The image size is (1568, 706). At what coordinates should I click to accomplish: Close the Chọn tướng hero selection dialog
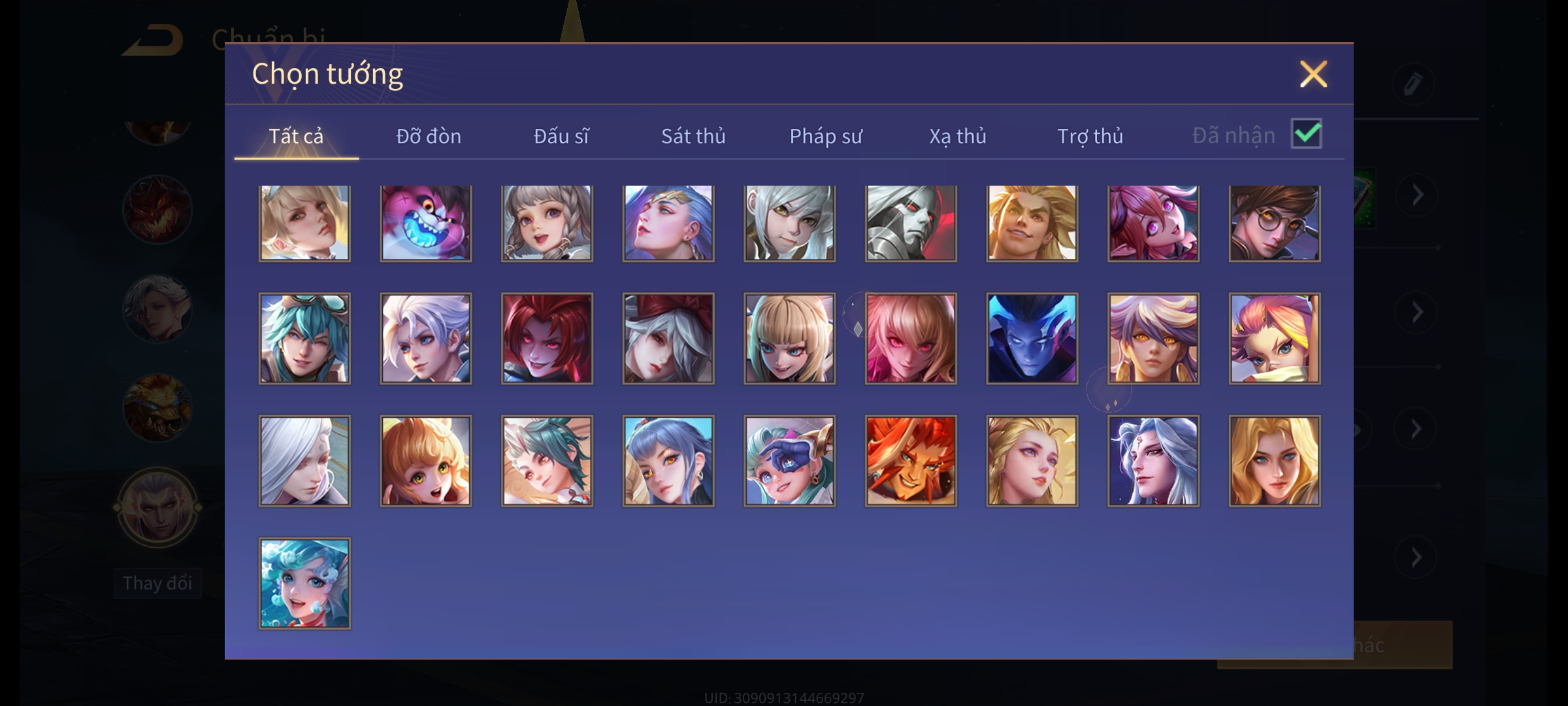click(1313, 74)
